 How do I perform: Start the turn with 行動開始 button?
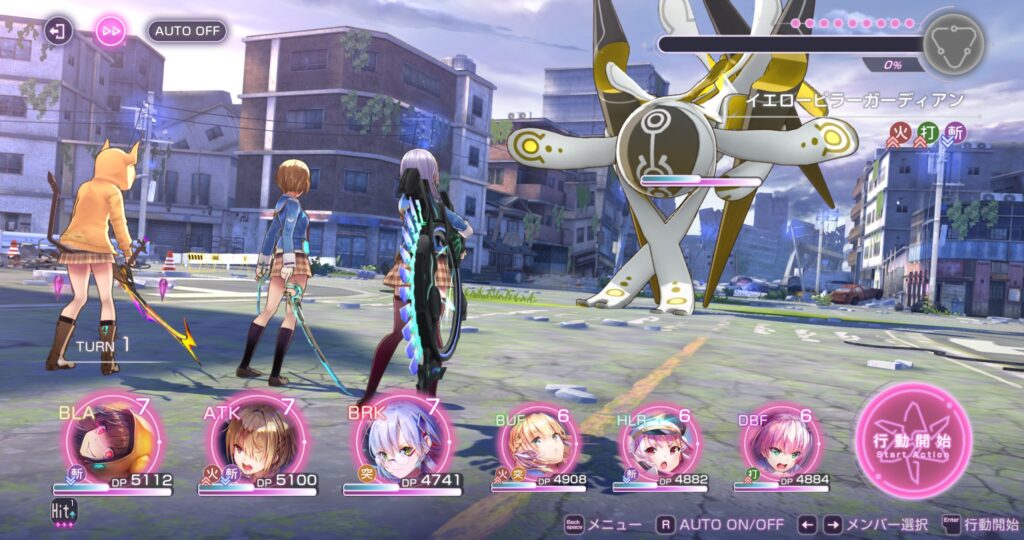[x=913, y=442]
